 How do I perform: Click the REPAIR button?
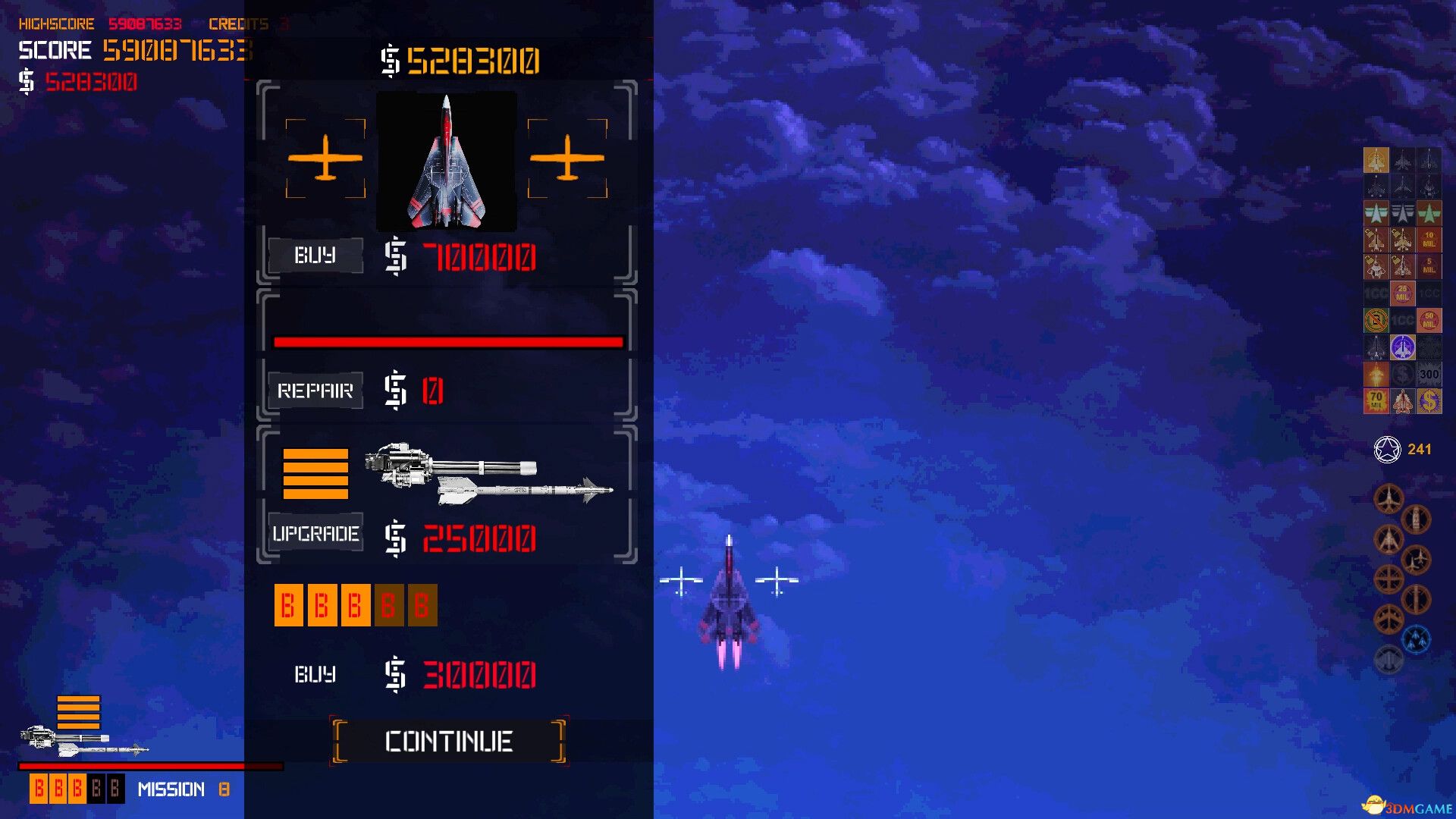click(x=315, y=391)
